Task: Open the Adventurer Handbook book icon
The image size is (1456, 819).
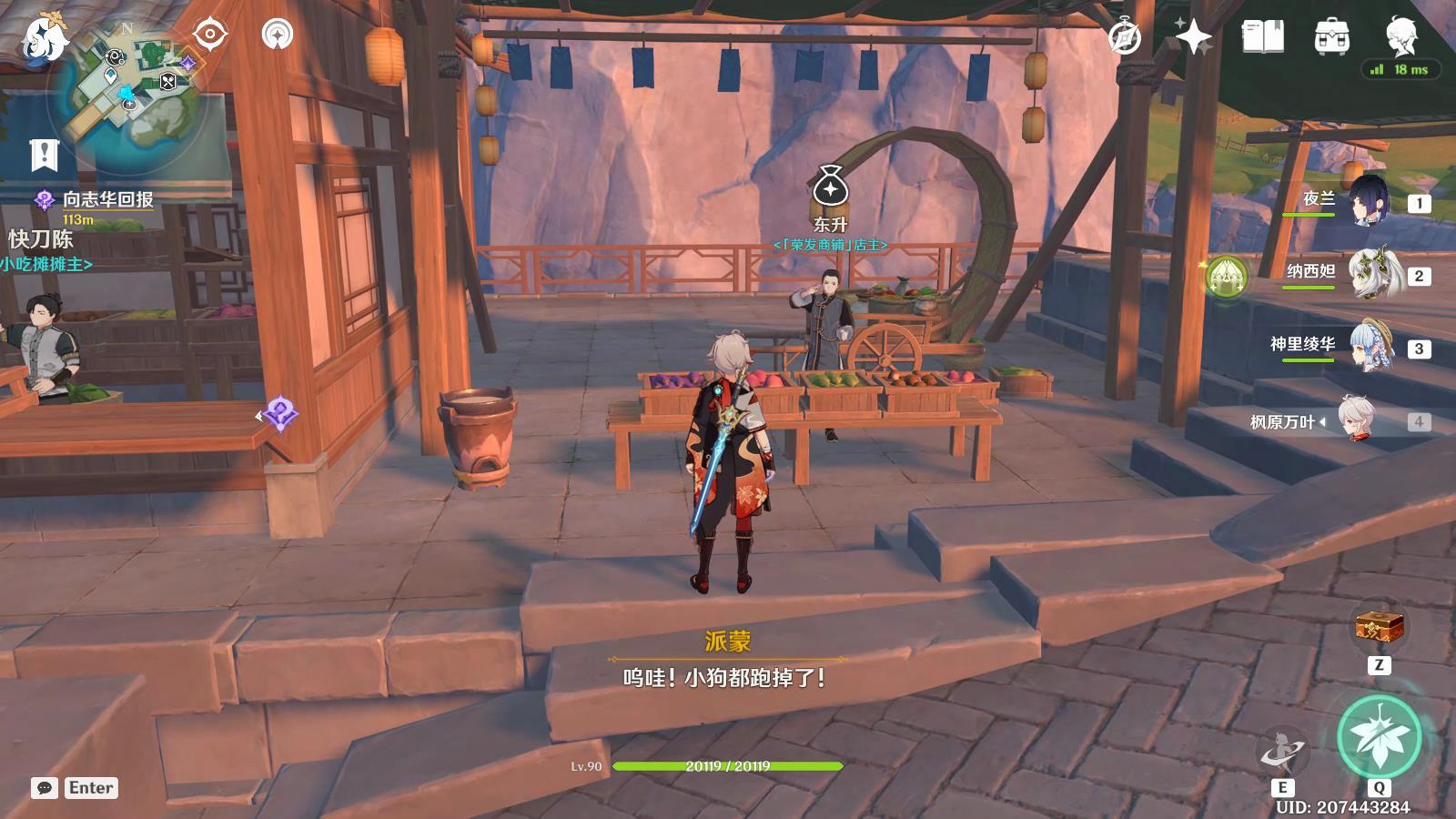Action: tap(1262, 37)
